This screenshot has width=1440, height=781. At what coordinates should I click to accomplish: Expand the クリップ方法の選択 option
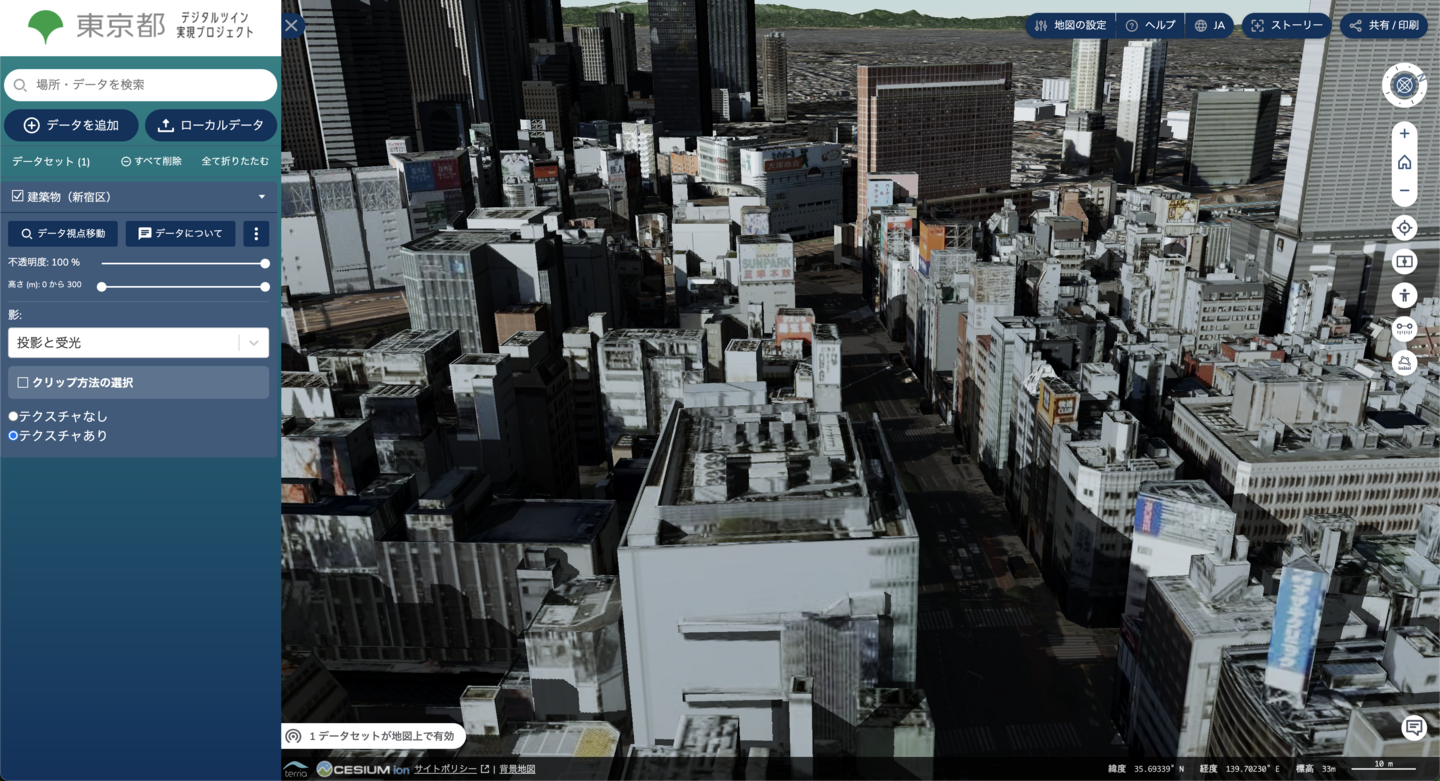click(23, 382)
